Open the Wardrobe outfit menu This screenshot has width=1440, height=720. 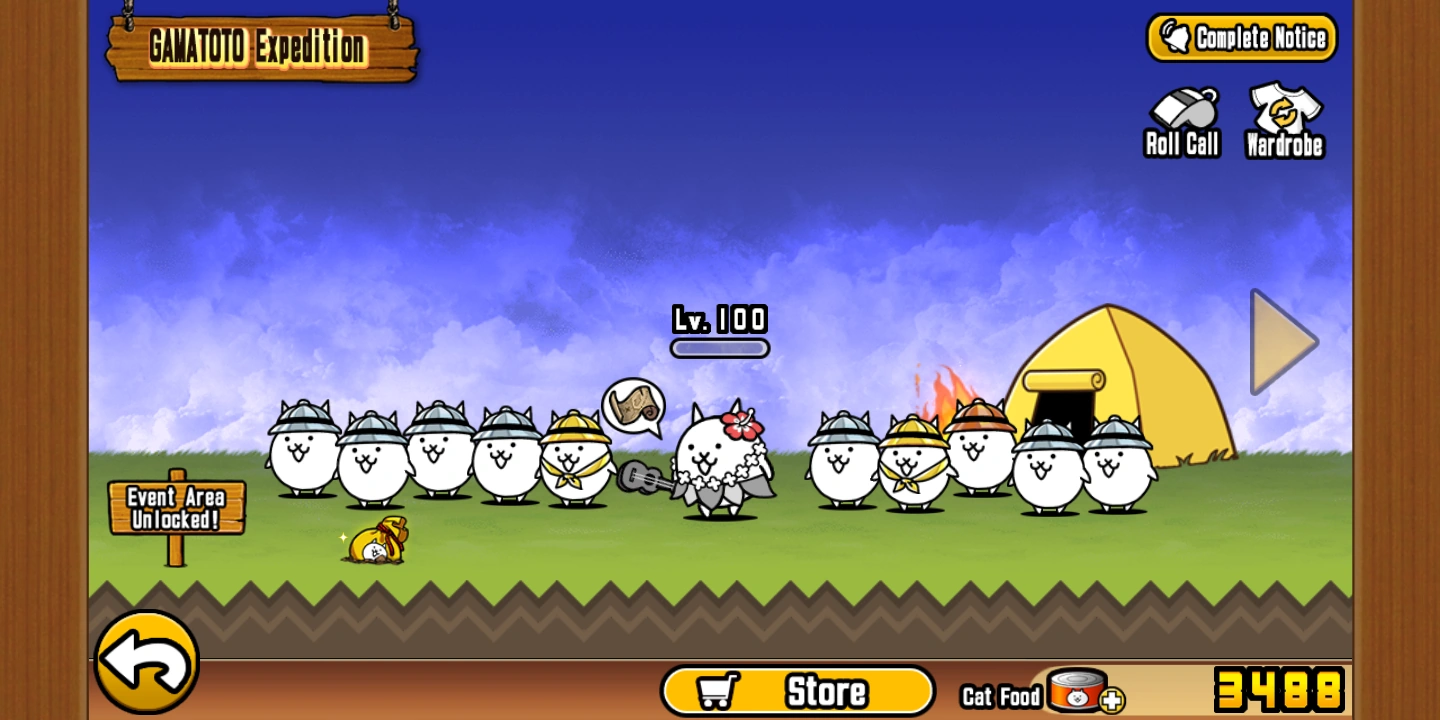(1283, 118)
